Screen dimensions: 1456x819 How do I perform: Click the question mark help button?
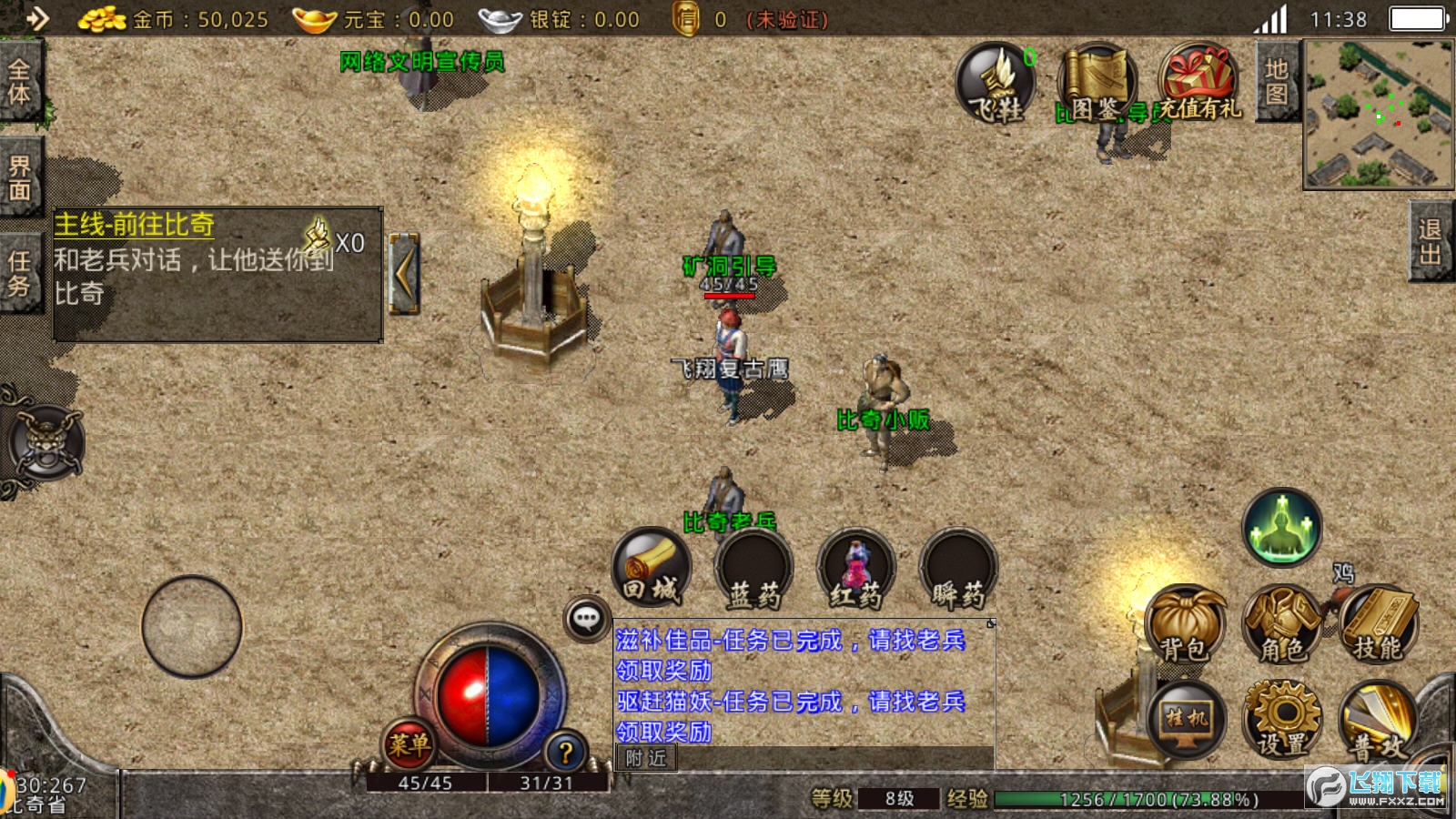565,753
